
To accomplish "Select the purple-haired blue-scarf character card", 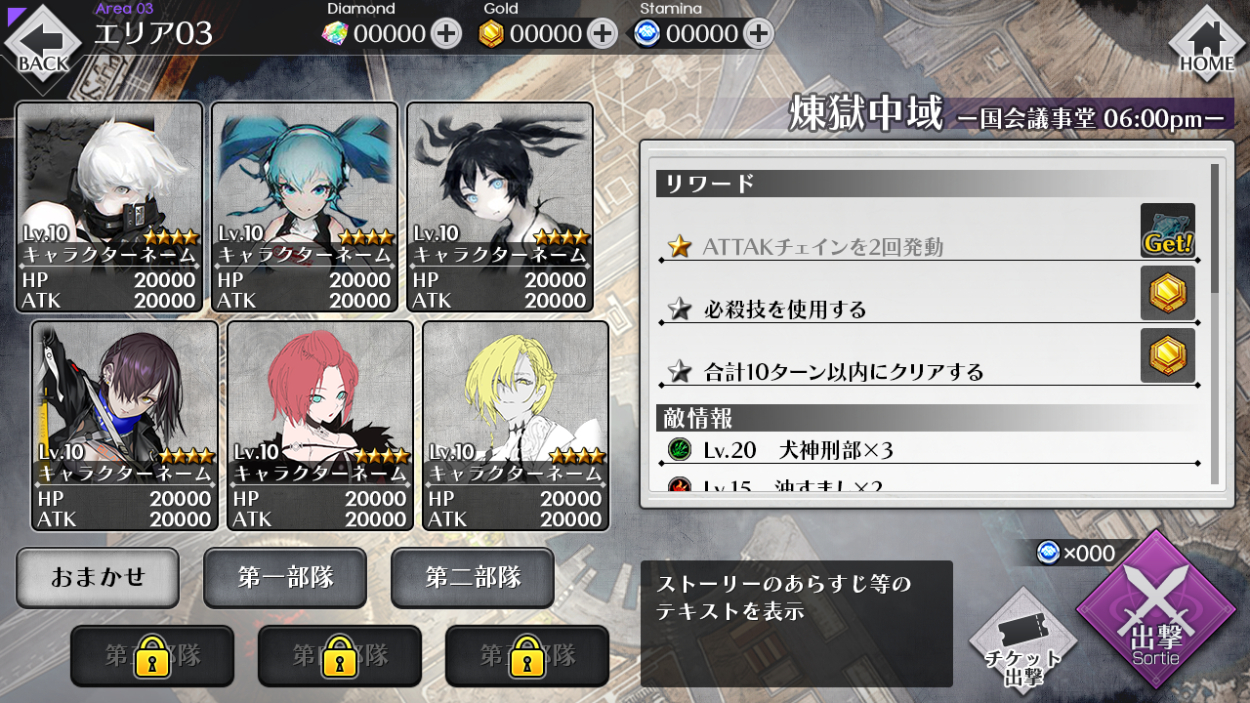I will point(125,425).
